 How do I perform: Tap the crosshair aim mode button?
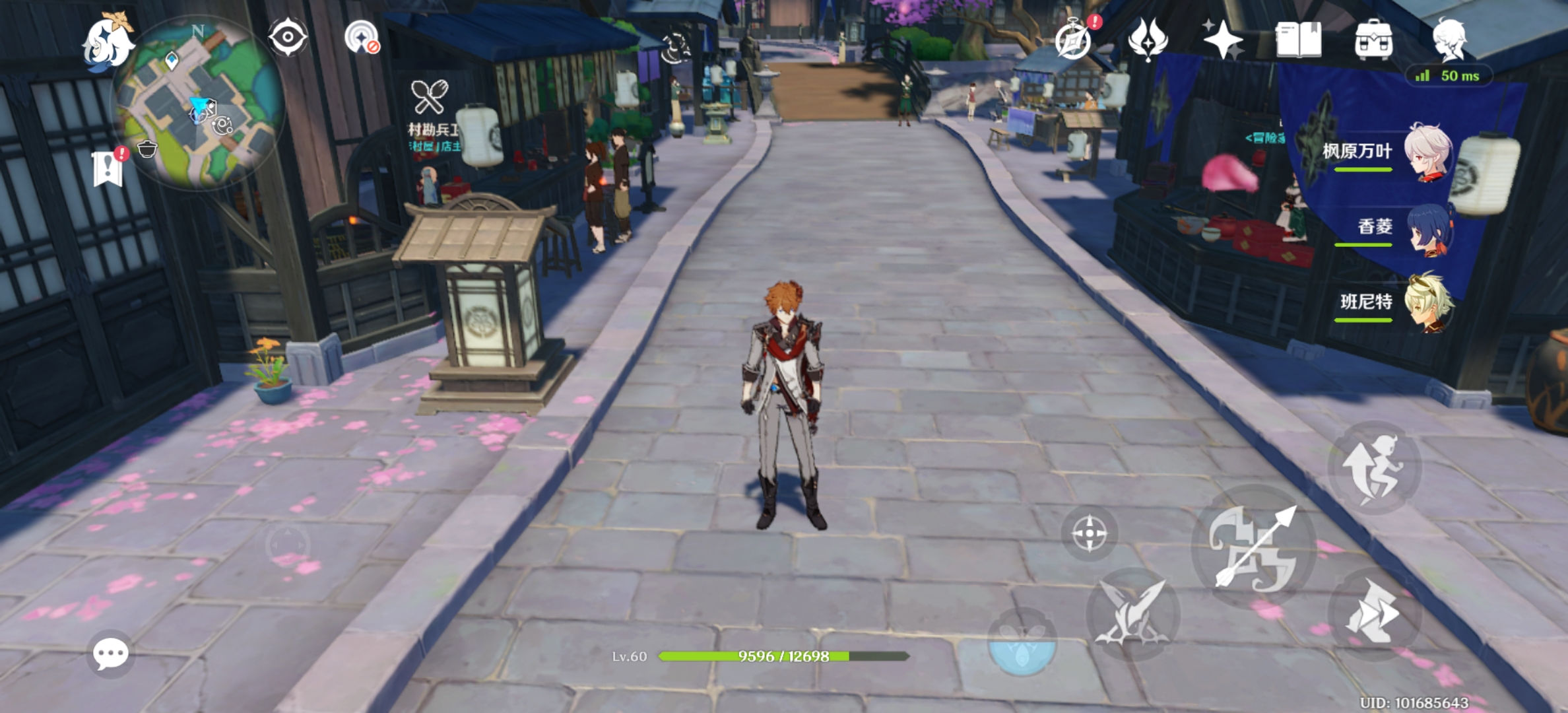(x=1090, y=533)
